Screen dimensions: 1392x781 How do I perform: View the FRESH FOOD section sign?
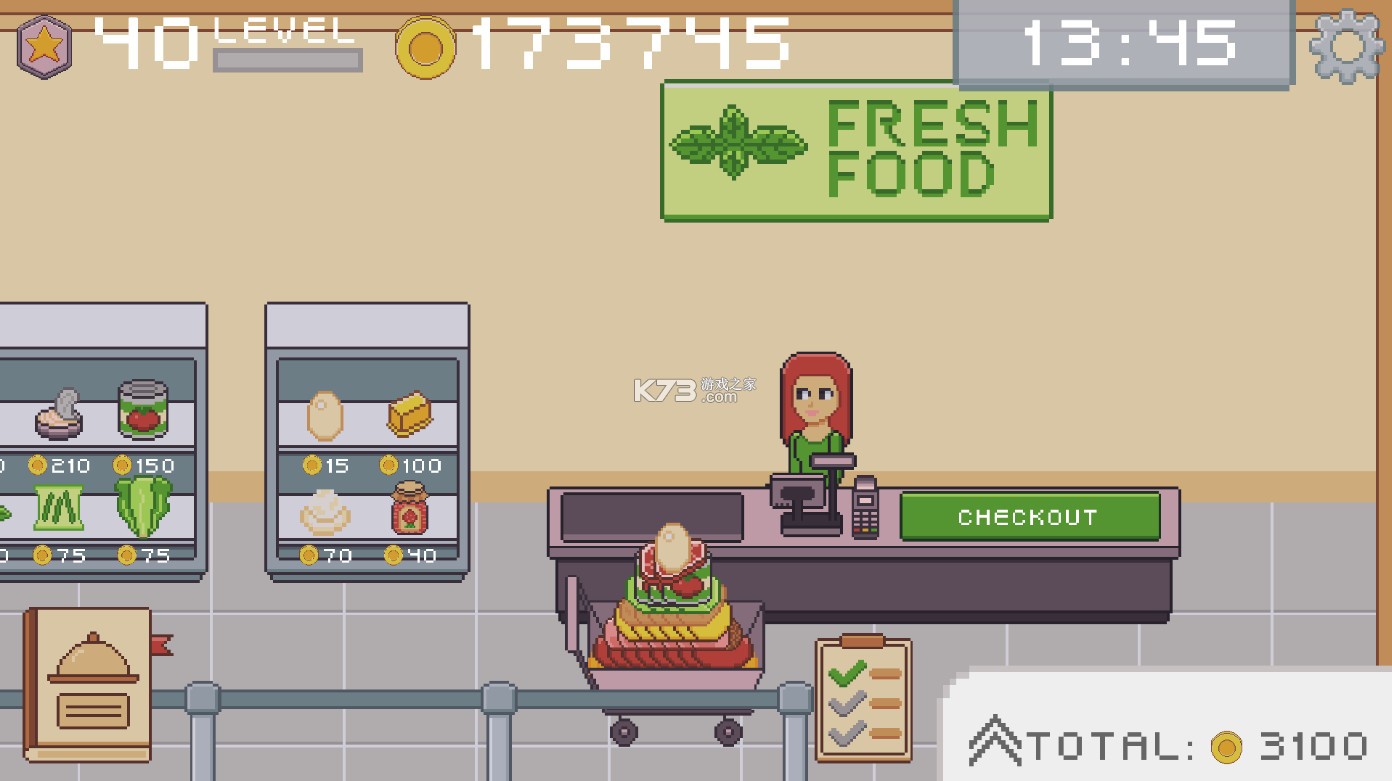pyautogui.click(x=856, y=152)
